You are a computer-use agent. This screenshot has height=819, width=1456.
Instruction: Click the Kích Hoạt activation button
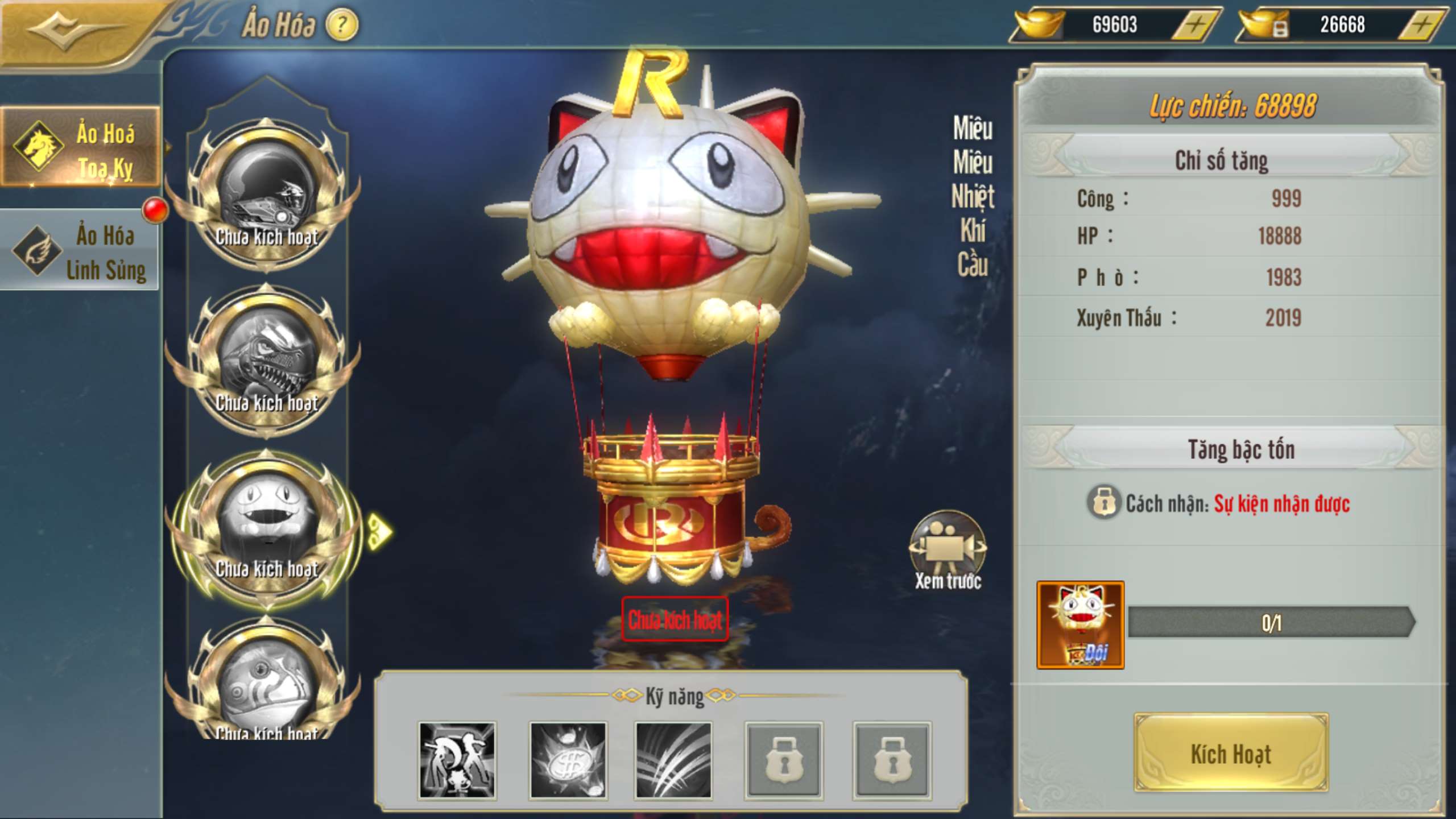1231,753
